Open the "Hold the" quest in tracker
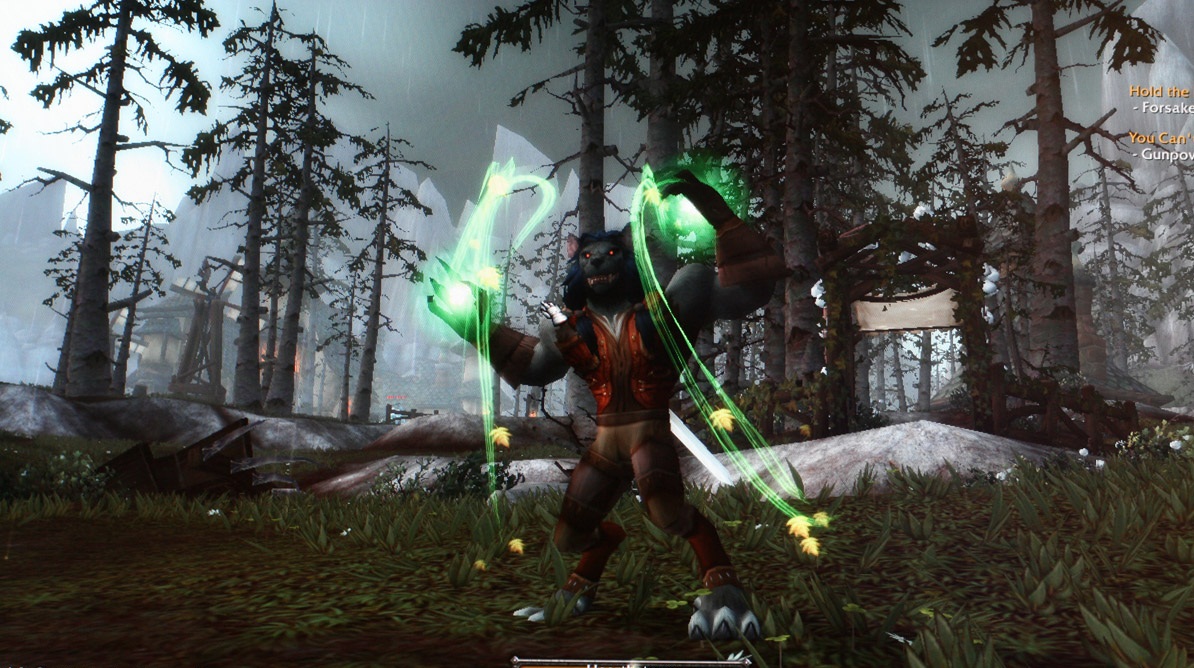 (x=1161, y=90)
